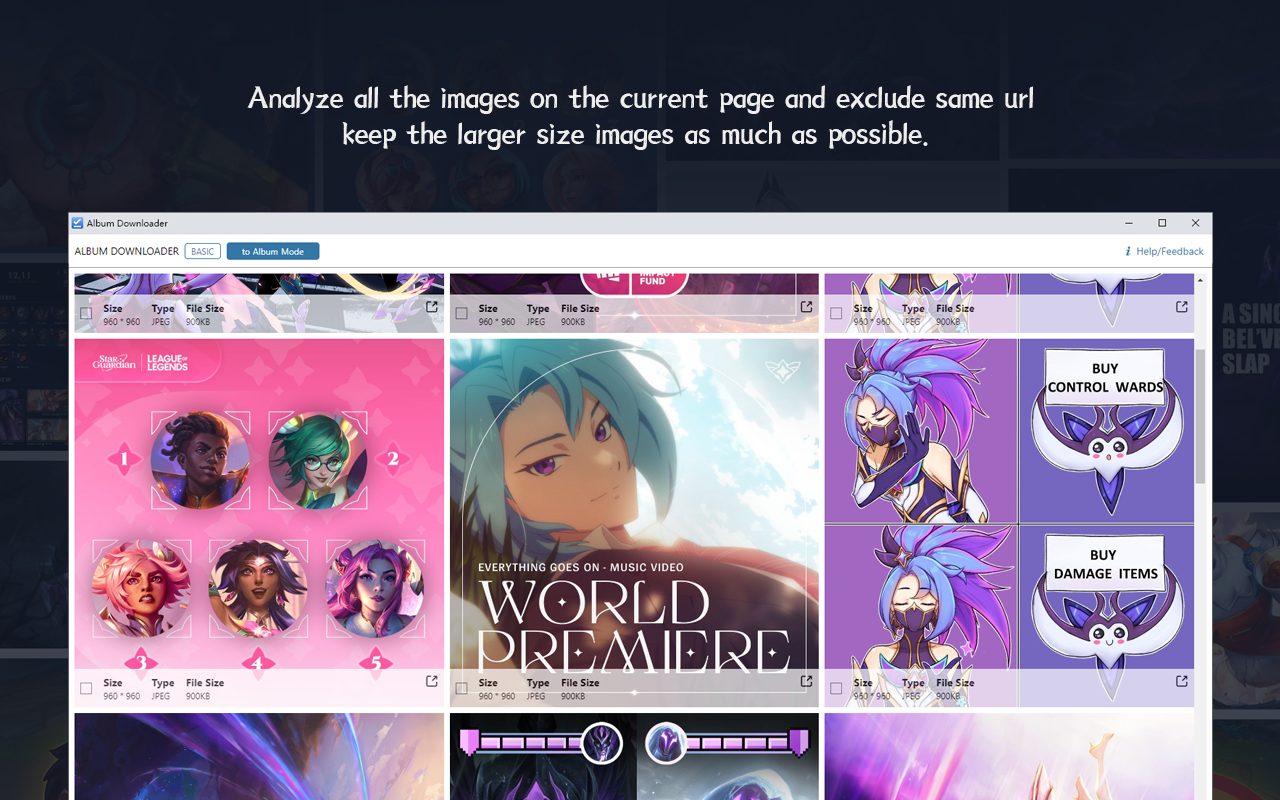This screenshot has height=800, width=1280.
Task: Tick the checkbox on the BUY CONTROL WARDS comic
Action: pyautogui.click(x=836, y=686)
